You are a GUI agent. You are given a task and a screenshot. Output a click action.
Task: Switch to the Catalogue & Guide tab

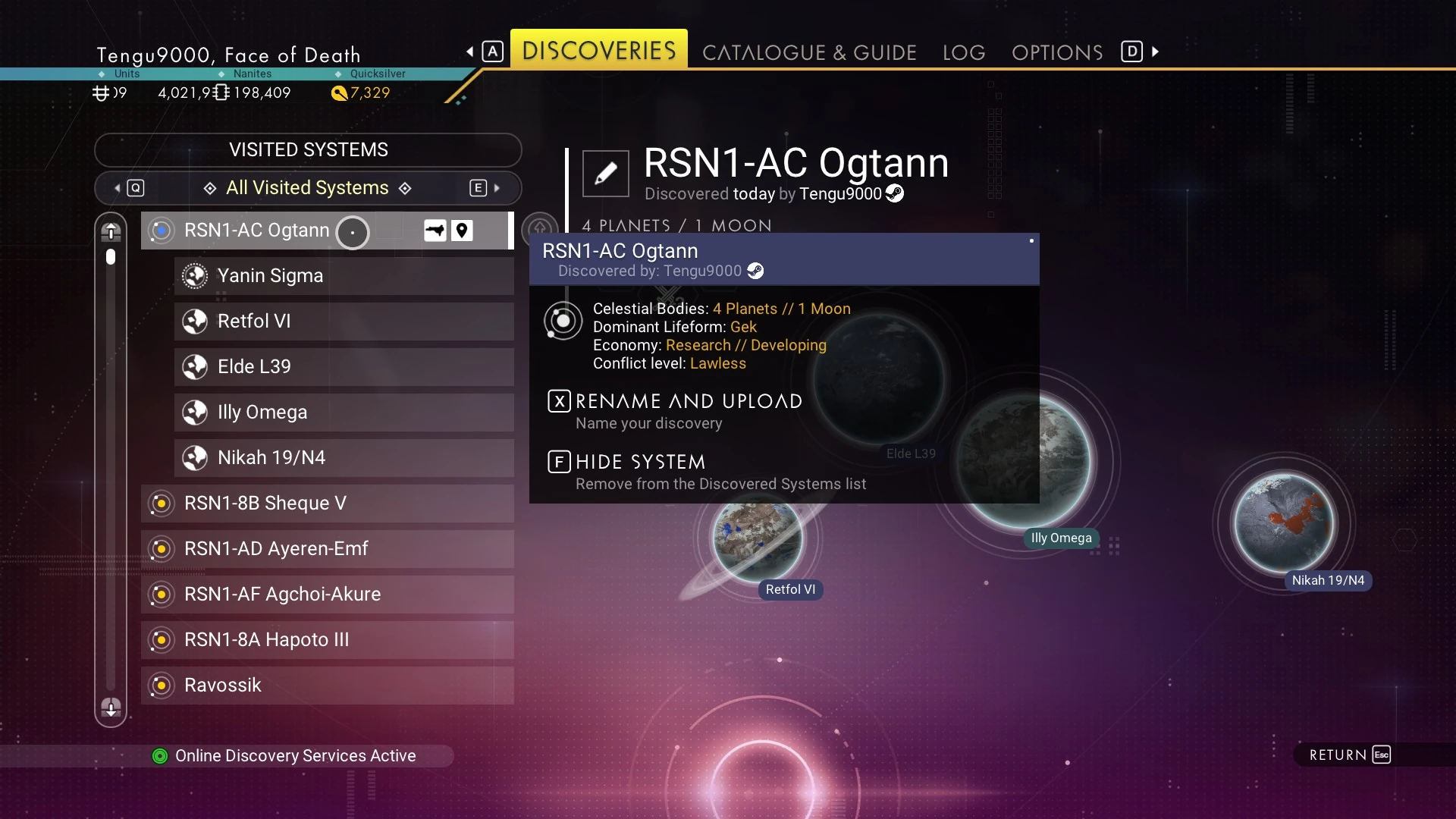click(x=809, y=52)
